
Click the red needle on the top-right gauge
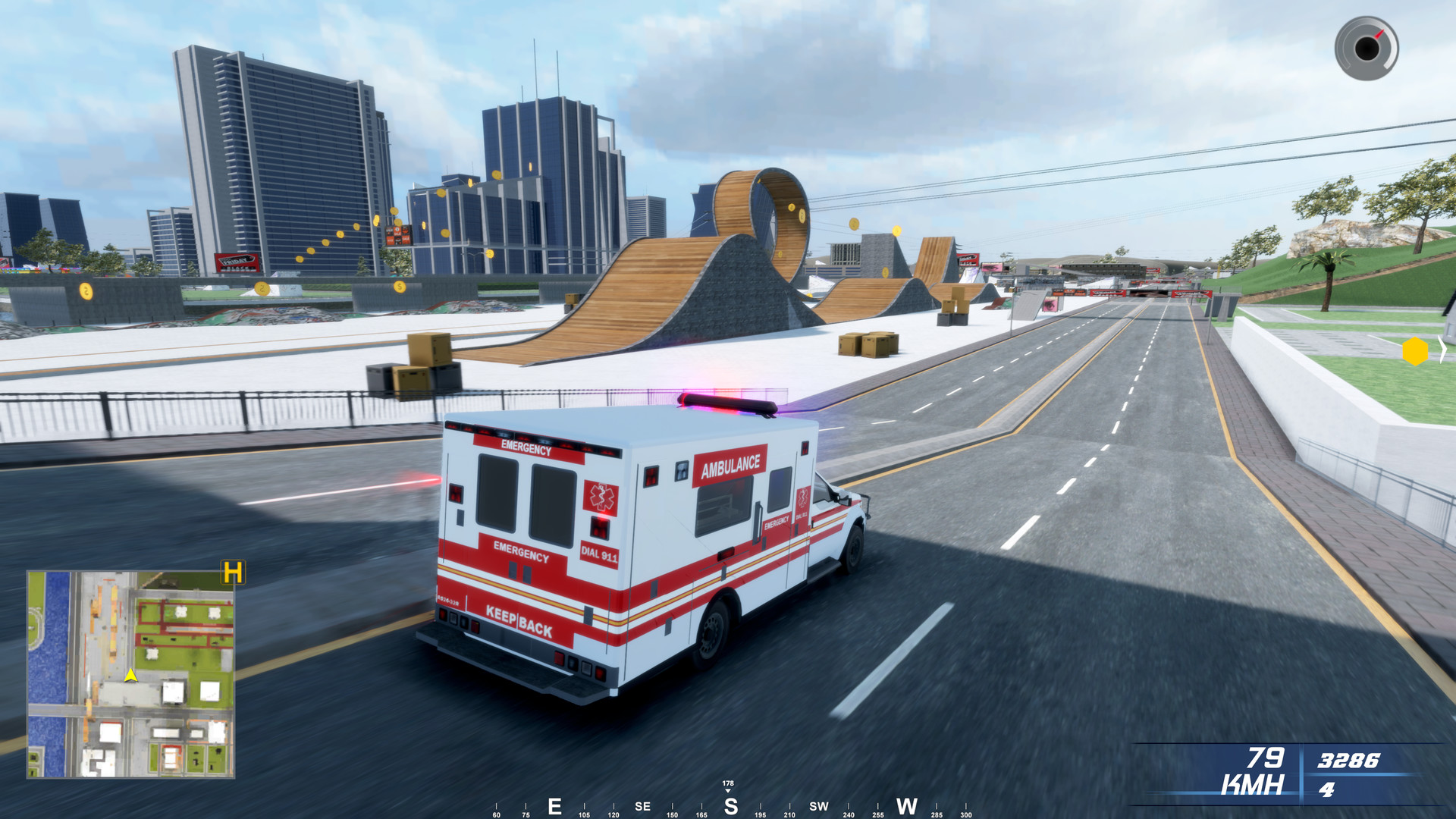pyautogui.click(x=1379, y=34)
